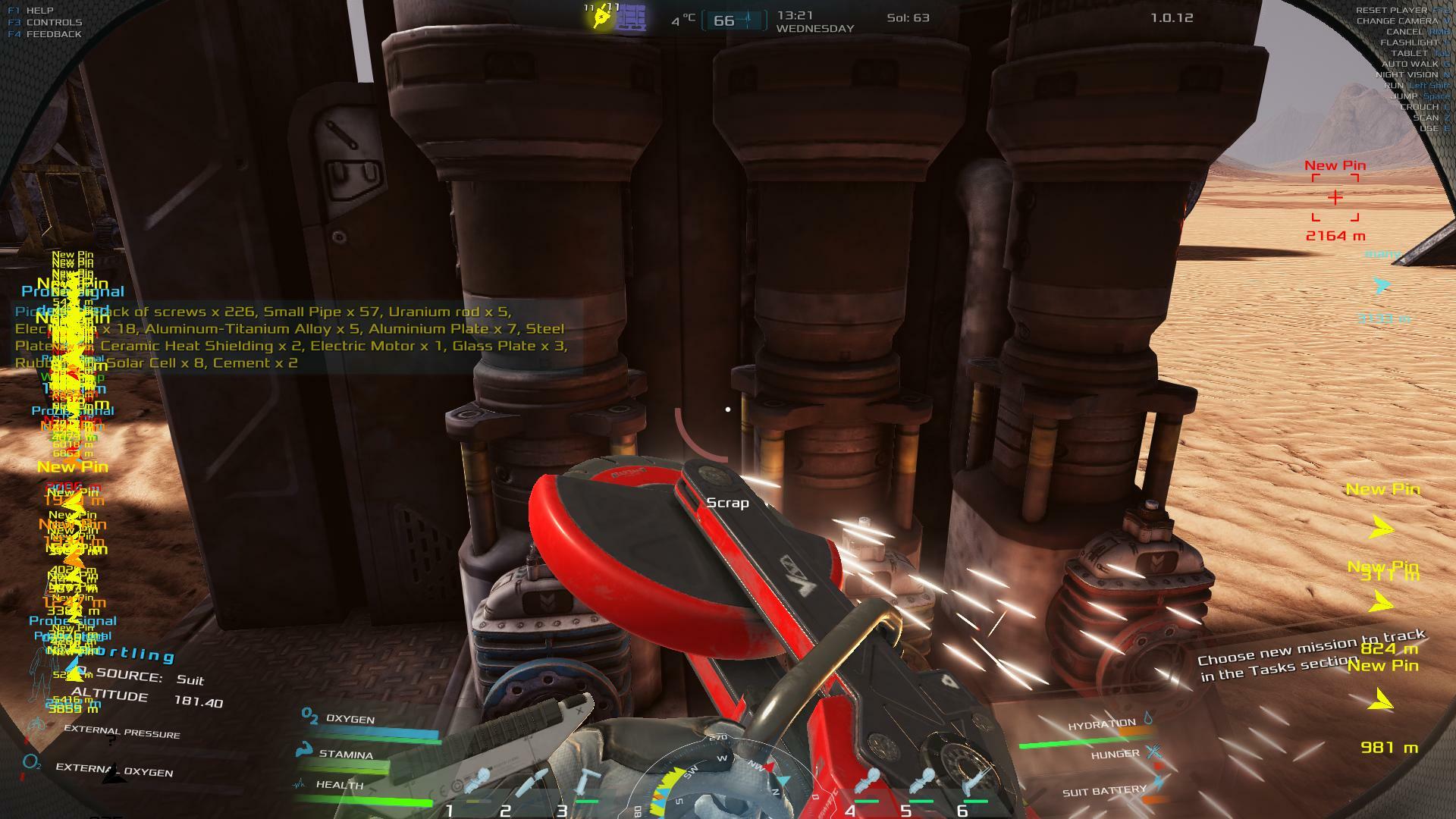Click the yellow power plug icon

pyautogui.click(x=602, y=17)
